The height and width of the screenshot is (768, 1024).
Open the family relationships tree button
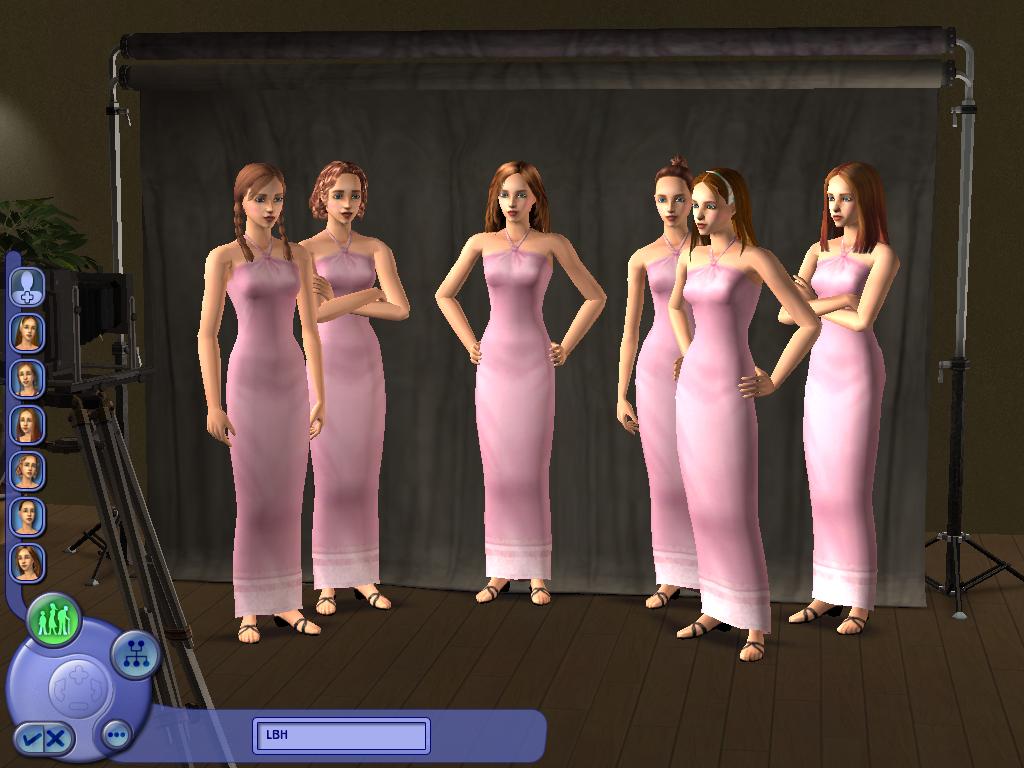[135, 655]
